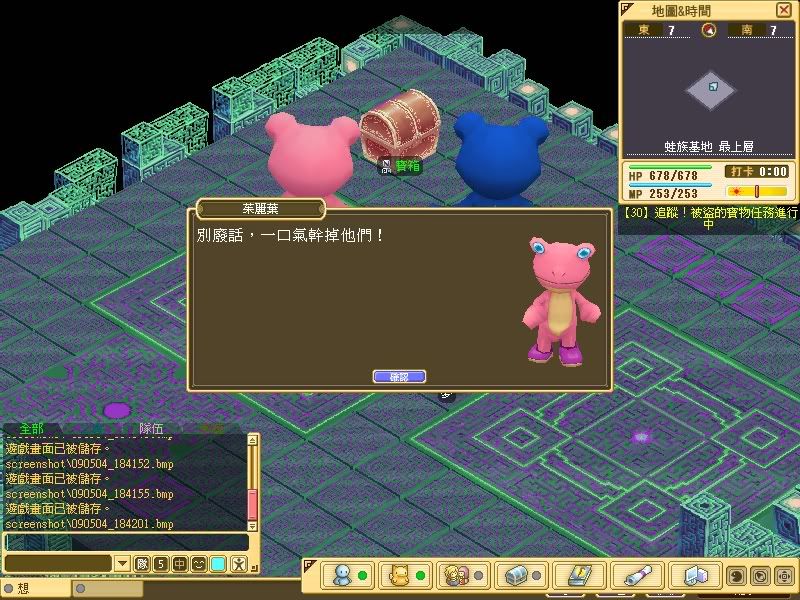Focus the chat message input field
The image size is (800, 600).
[125, 542]
